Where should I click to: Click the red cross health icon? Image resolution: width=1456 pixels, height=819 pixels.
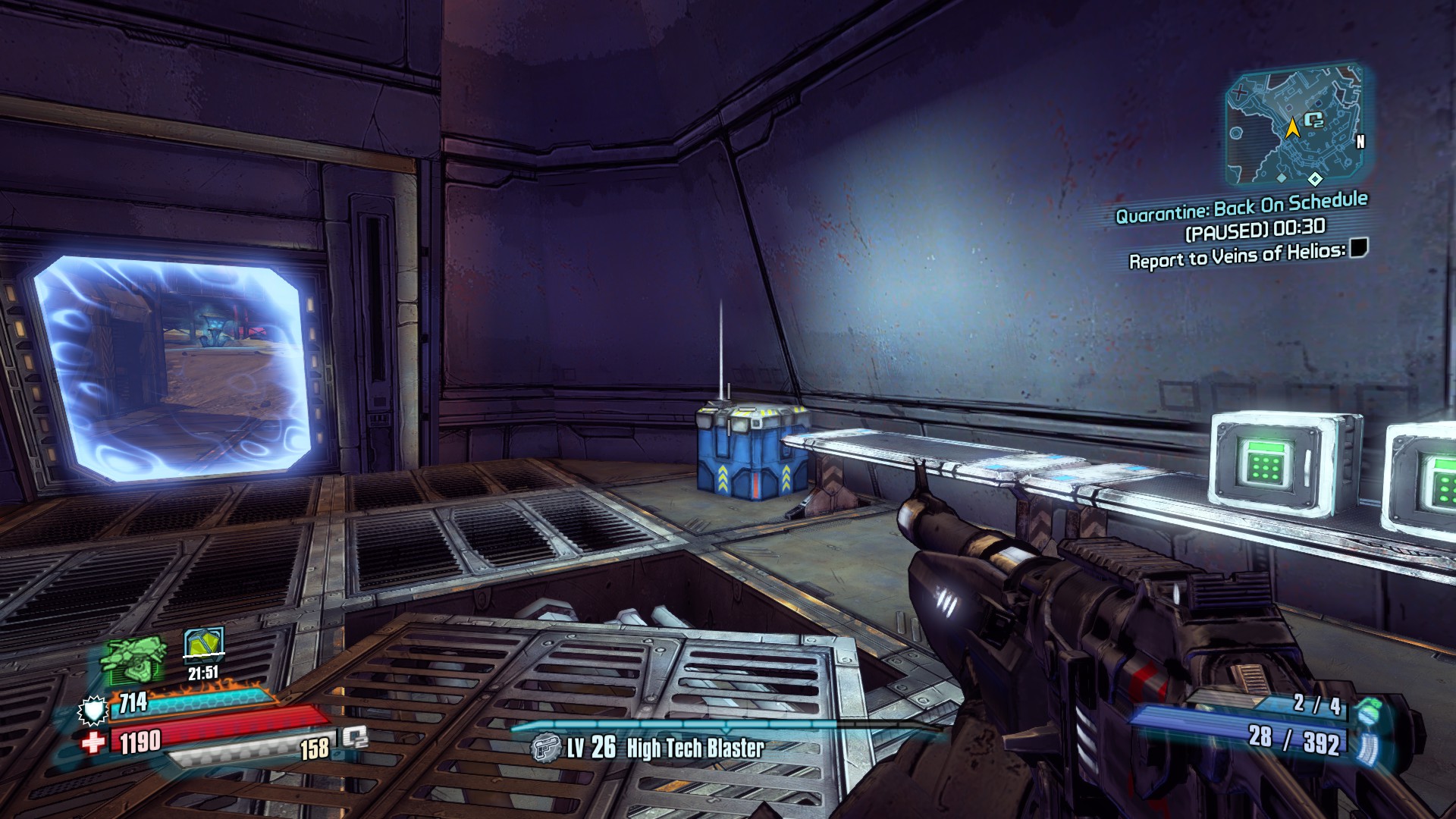pyautogui.click(x=94, y=742)
